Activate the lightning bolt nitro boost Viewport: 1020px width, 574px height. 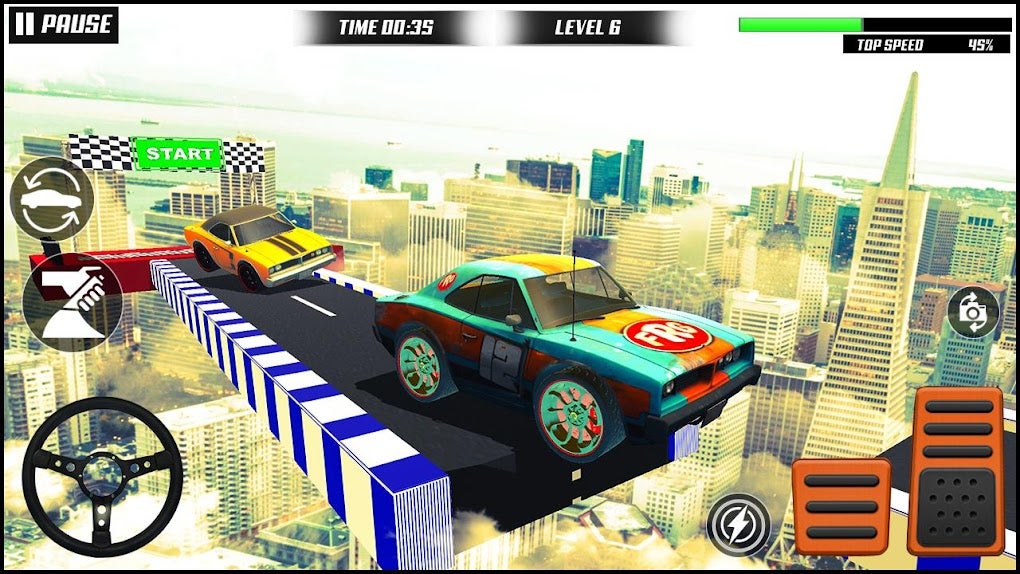point(738,524)
